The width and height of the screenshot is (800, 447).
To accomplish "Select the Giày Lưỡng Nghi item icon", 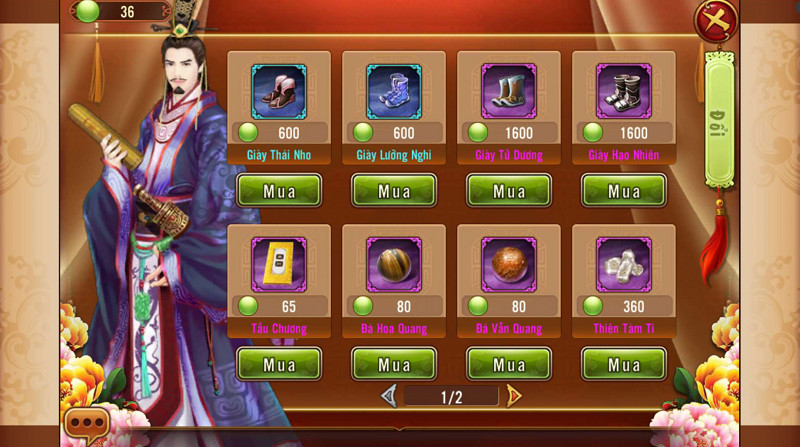I will pyautogui.click(x=394, y=91).
